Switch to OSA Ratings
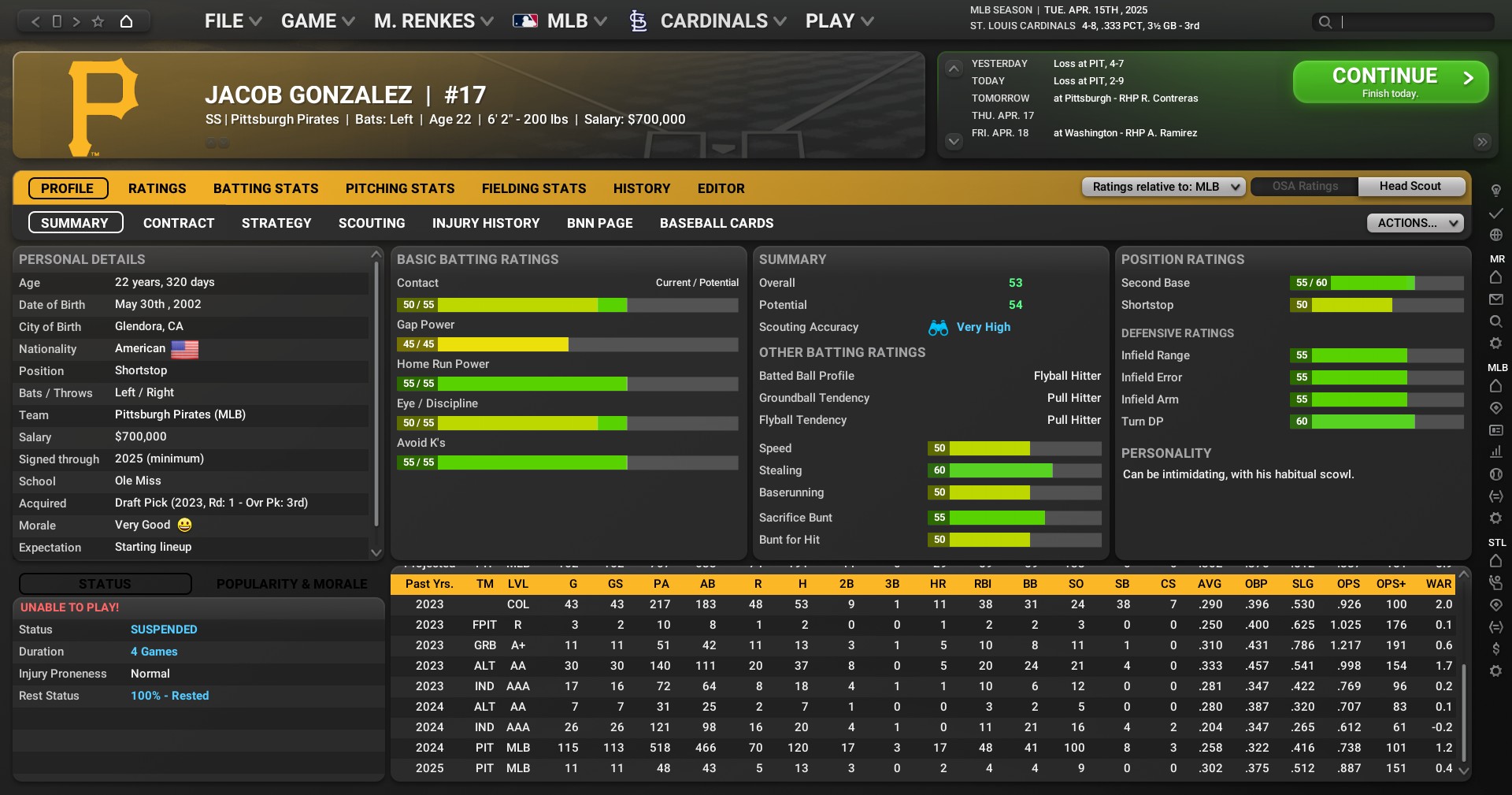 point(1305,187)
